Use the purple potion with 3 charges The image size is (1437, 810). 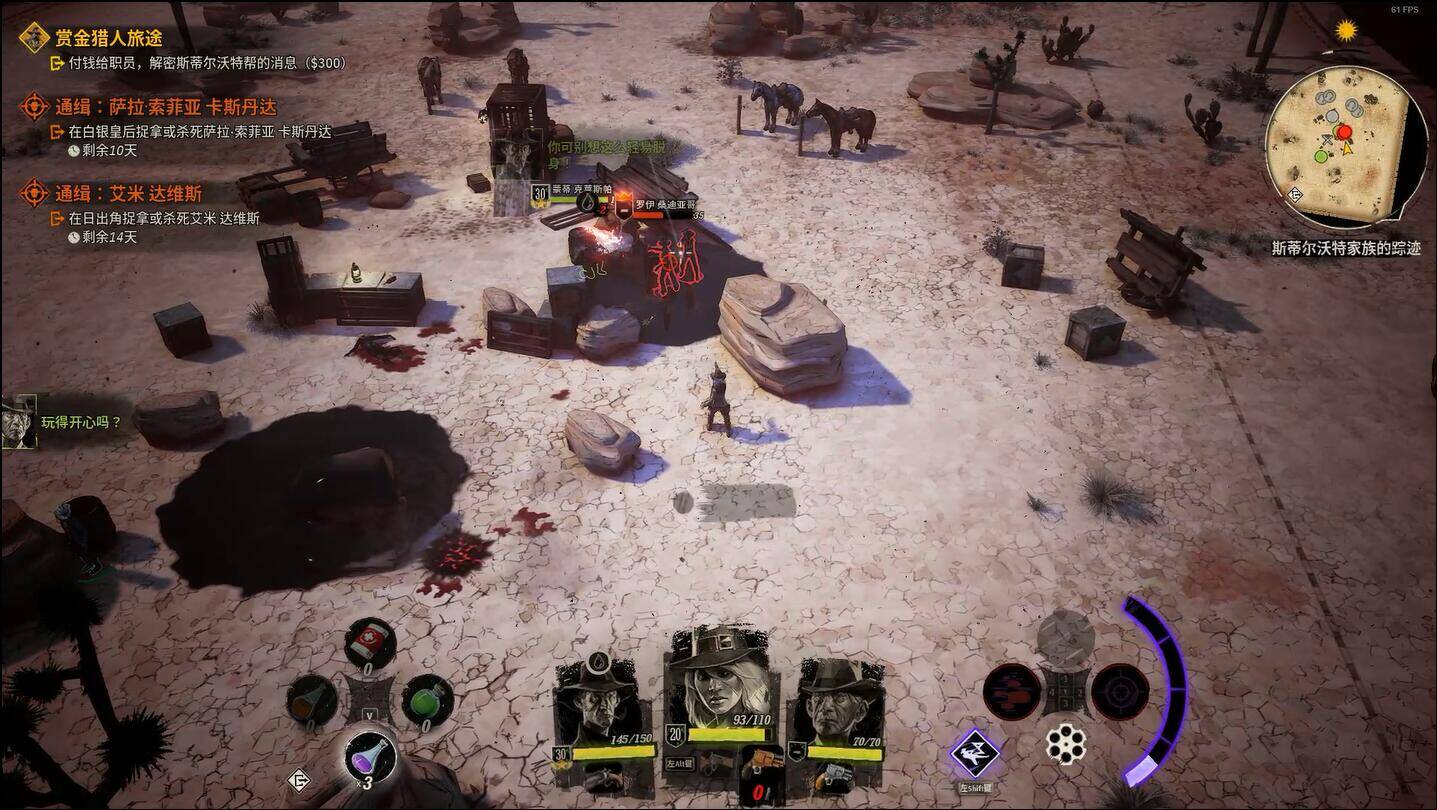coord(369,756)
